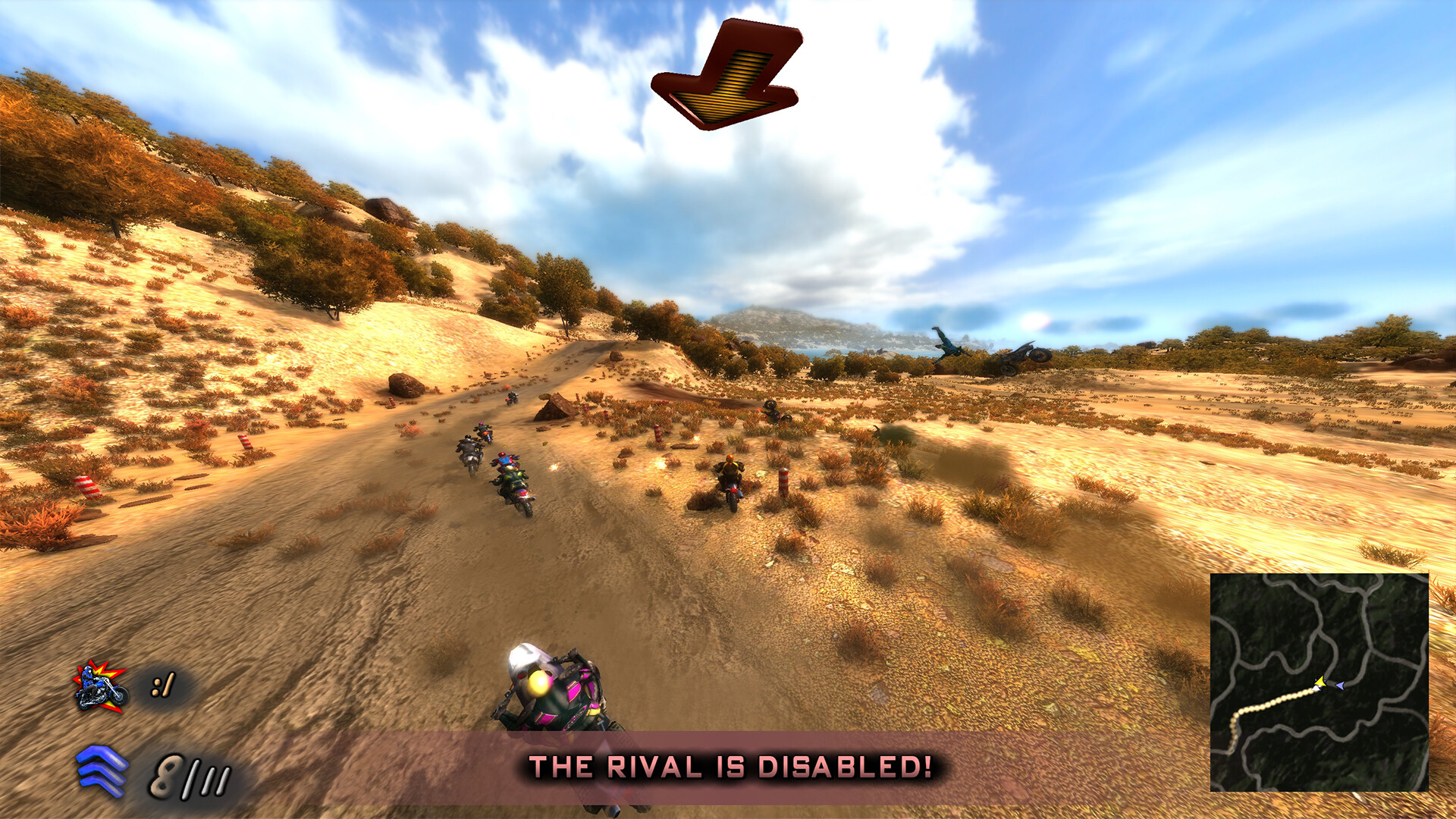Click the yellow player arrow on minimap
Viewport: 1456px width, 819px height.
(x=1321, y=681)
